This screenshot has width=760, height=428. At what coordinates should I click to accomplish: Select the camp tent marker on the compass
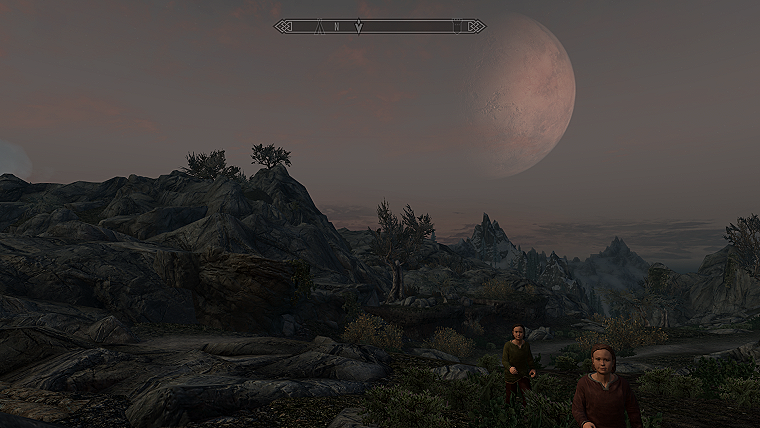coord(319,26)
